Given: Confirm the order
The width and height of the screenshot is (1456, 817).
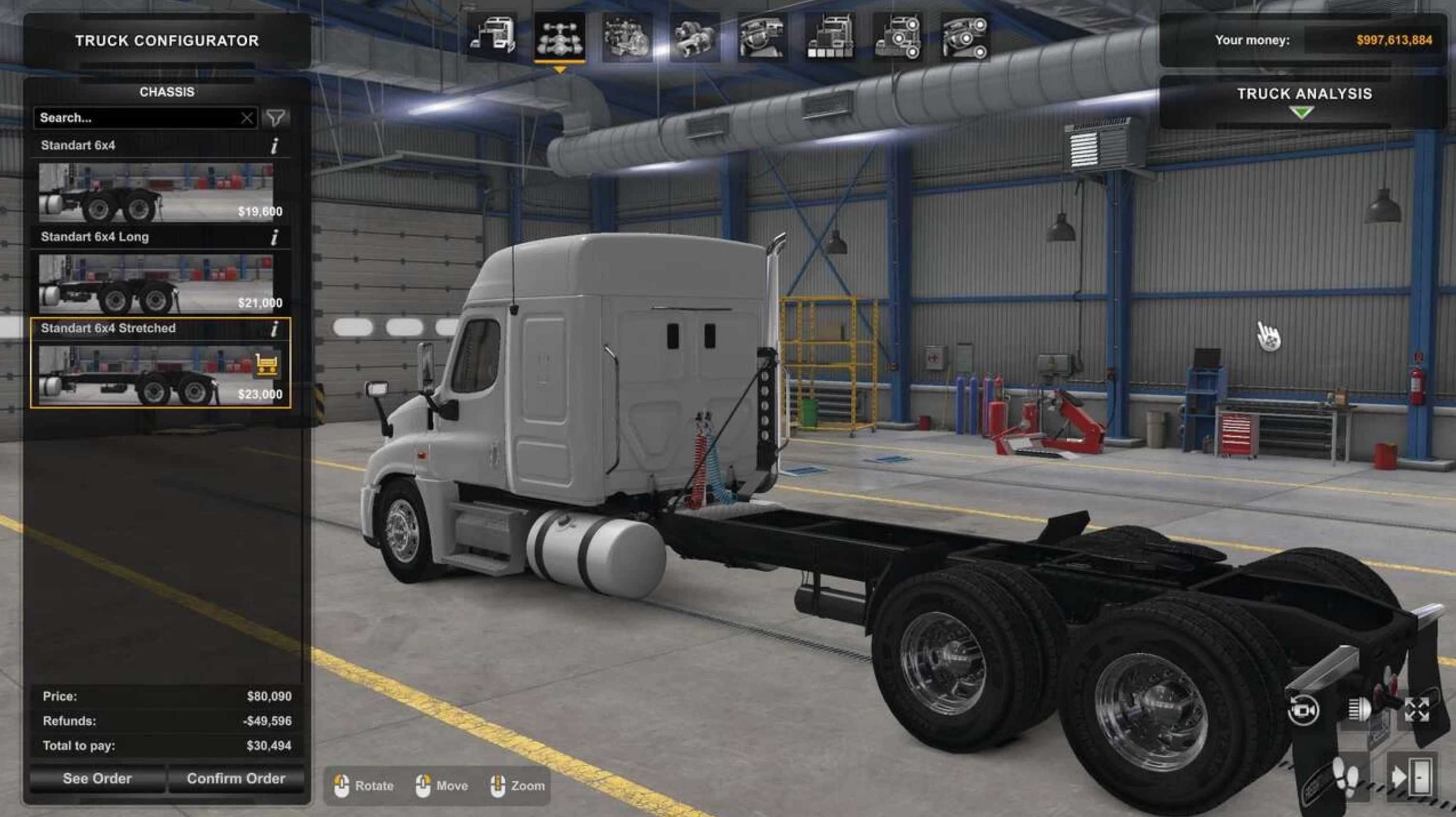Looking at the screenshot, I should (x=236, y=779).
